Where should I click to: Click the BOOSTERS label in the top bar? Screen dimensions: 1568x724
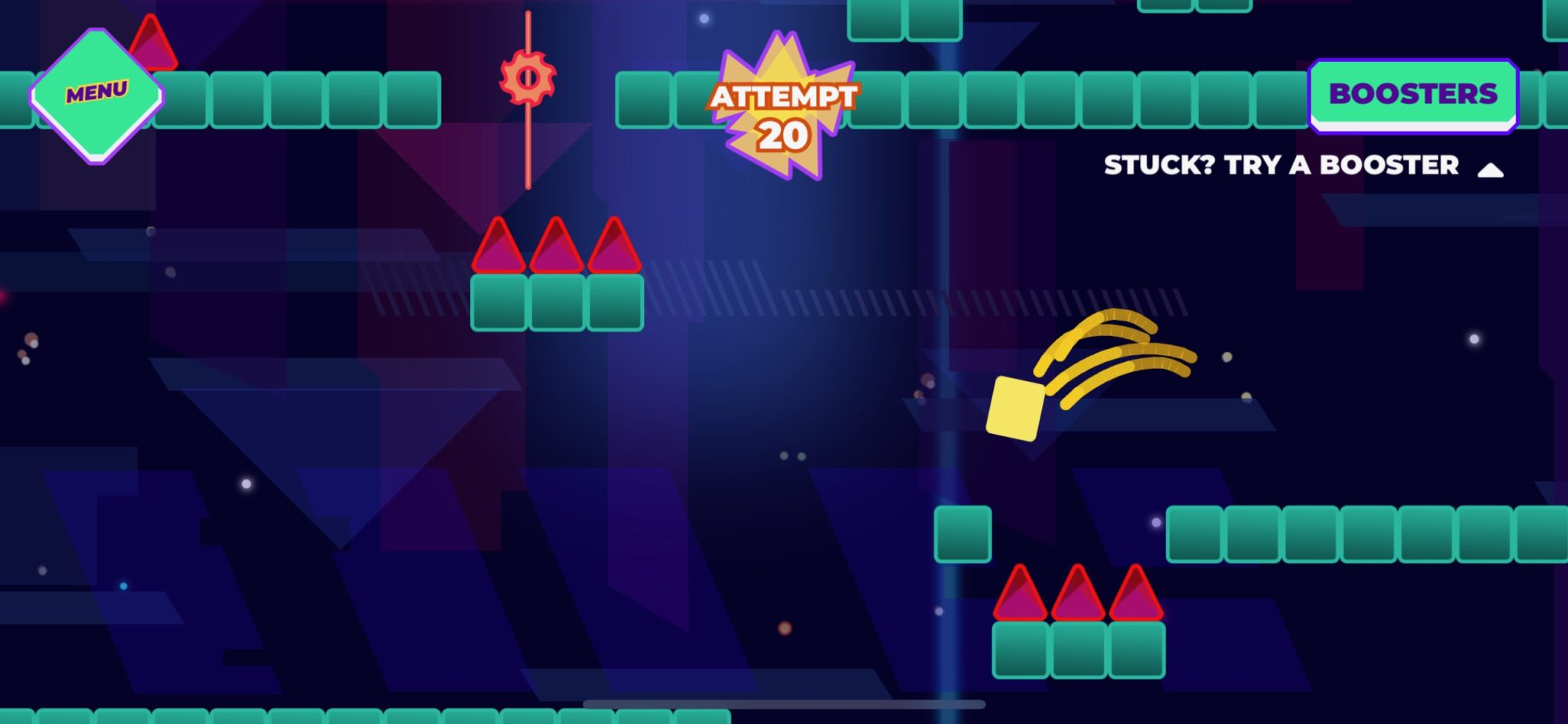1413,92
